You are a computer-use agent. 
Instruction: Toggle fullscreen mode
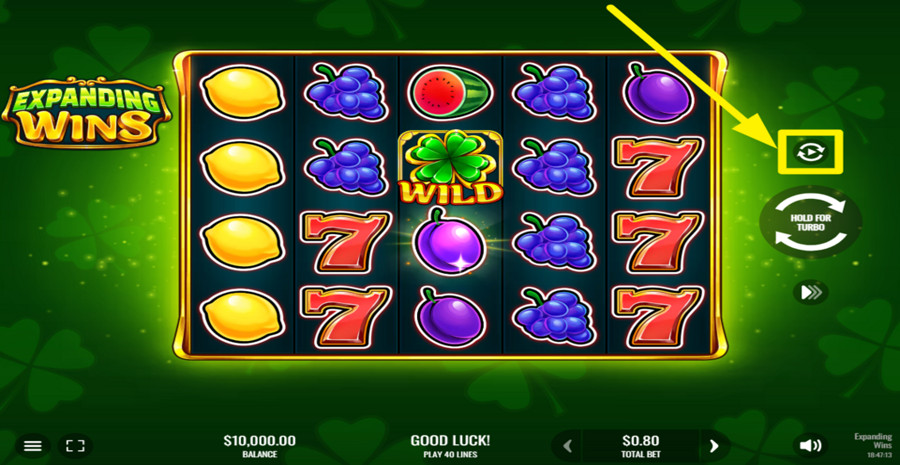click(x=75, y=445)
